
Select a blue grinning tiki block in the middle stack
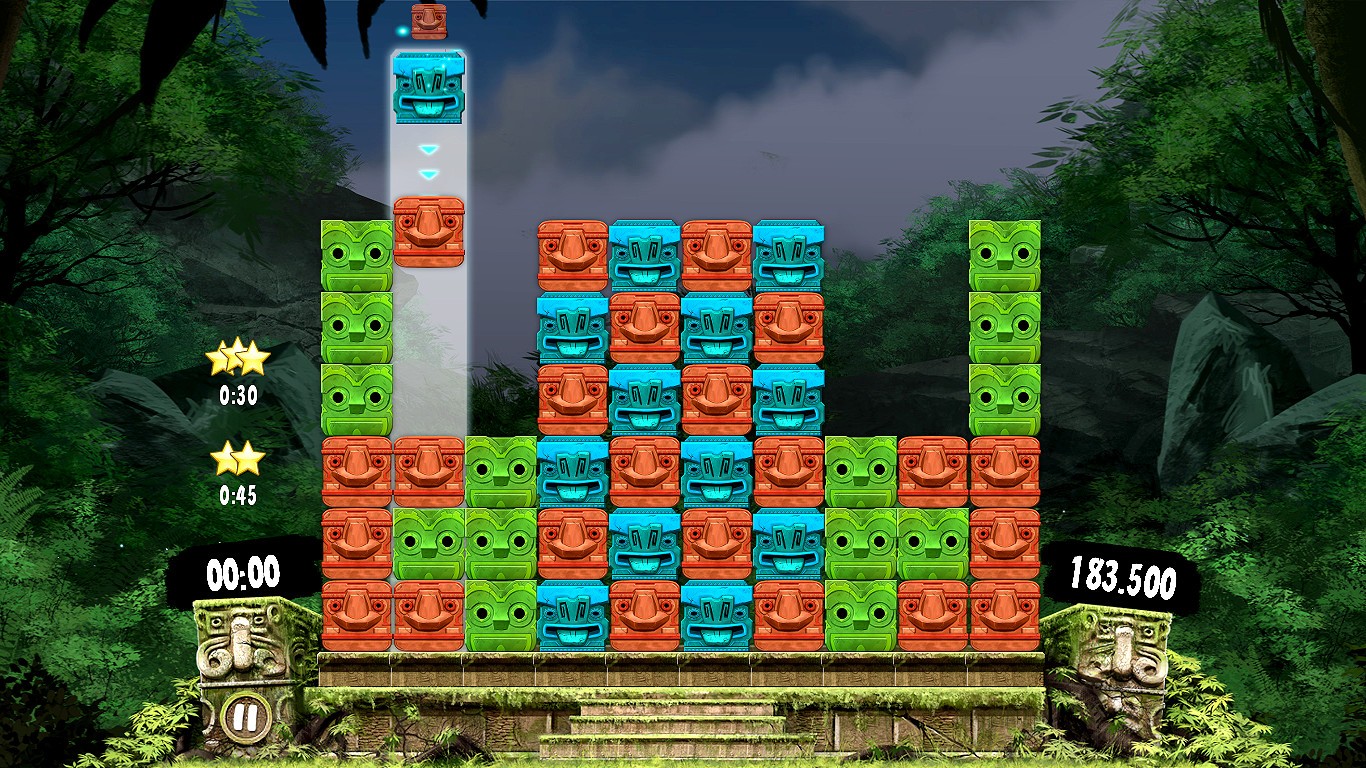[x=645, y=257]
